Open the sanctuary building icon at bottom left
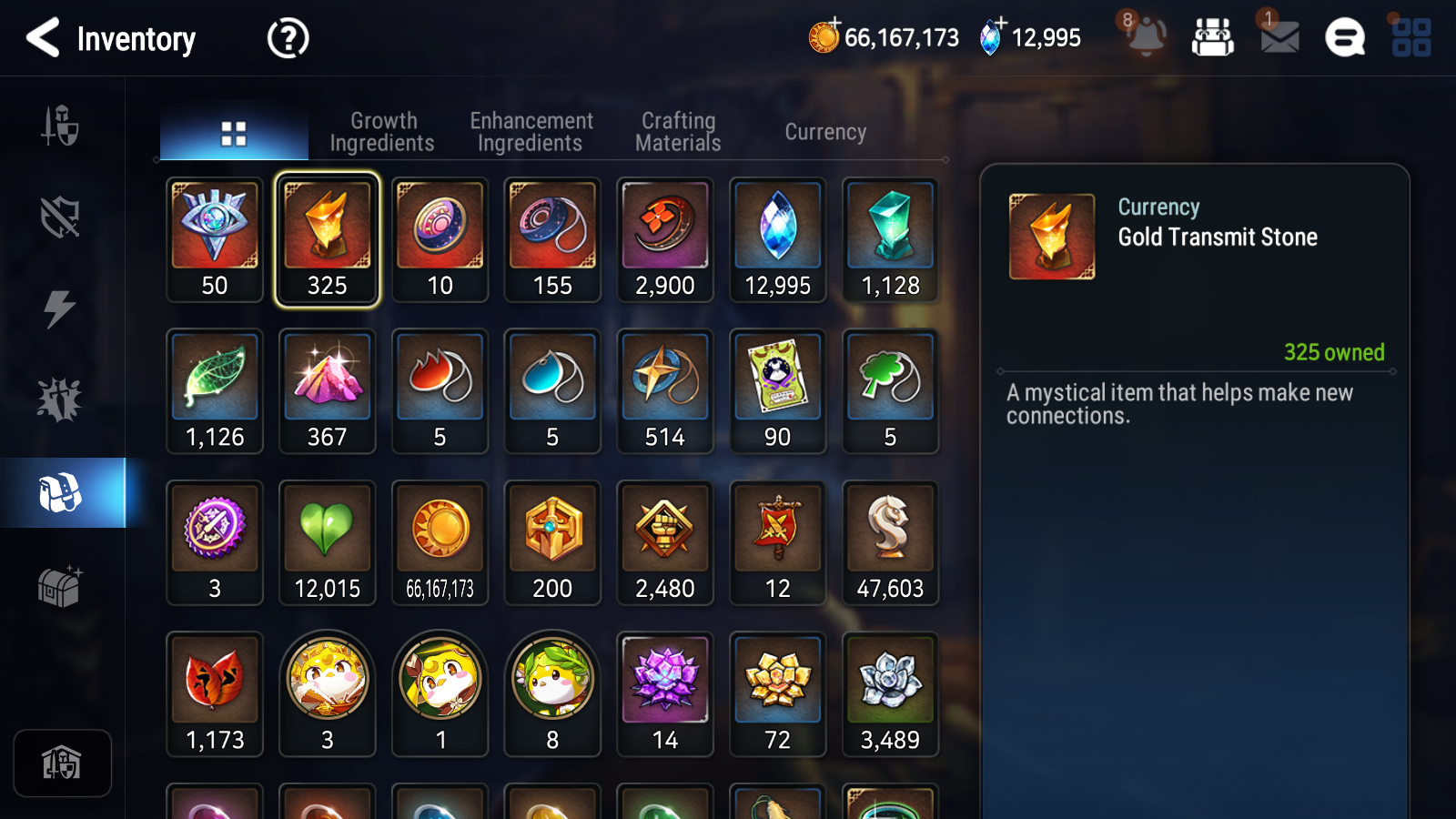The width and height of the screenshot is (1456, 819). pyautogui.click(x=61, y=763)
